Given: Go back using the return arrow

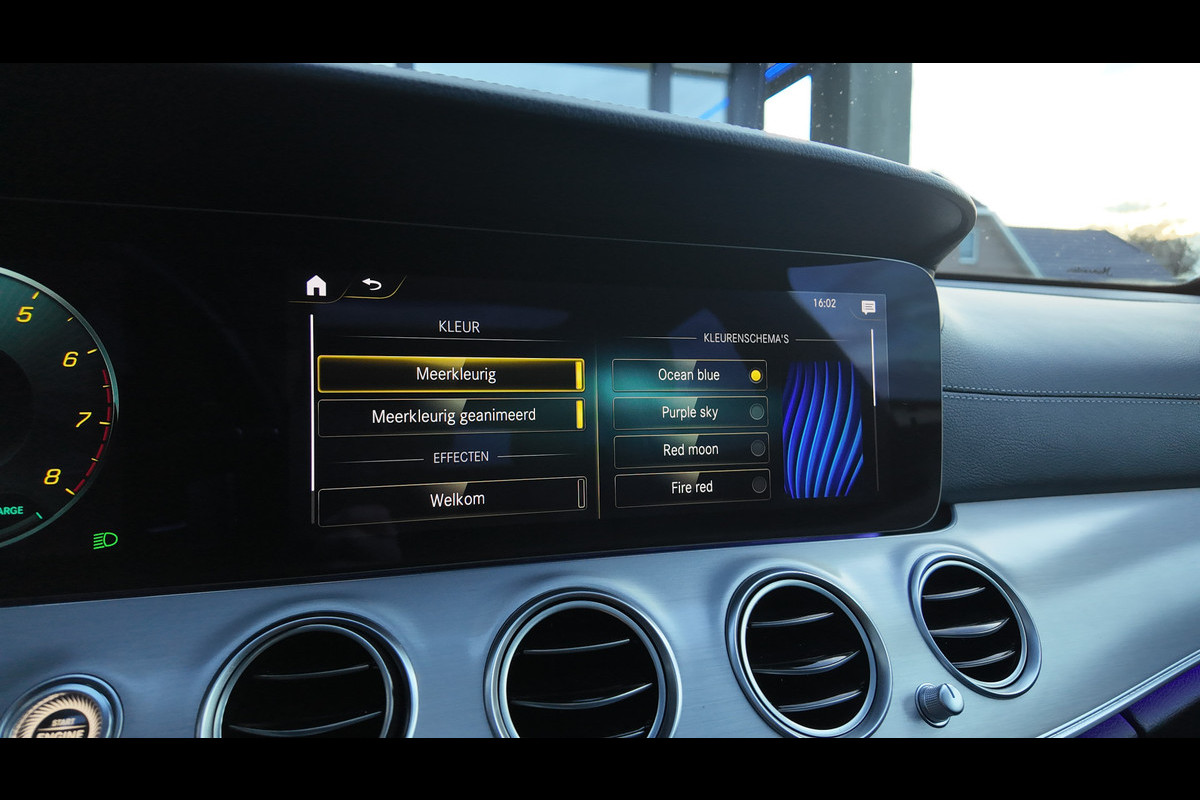Looking at the screenshot, I should point(372,285).
